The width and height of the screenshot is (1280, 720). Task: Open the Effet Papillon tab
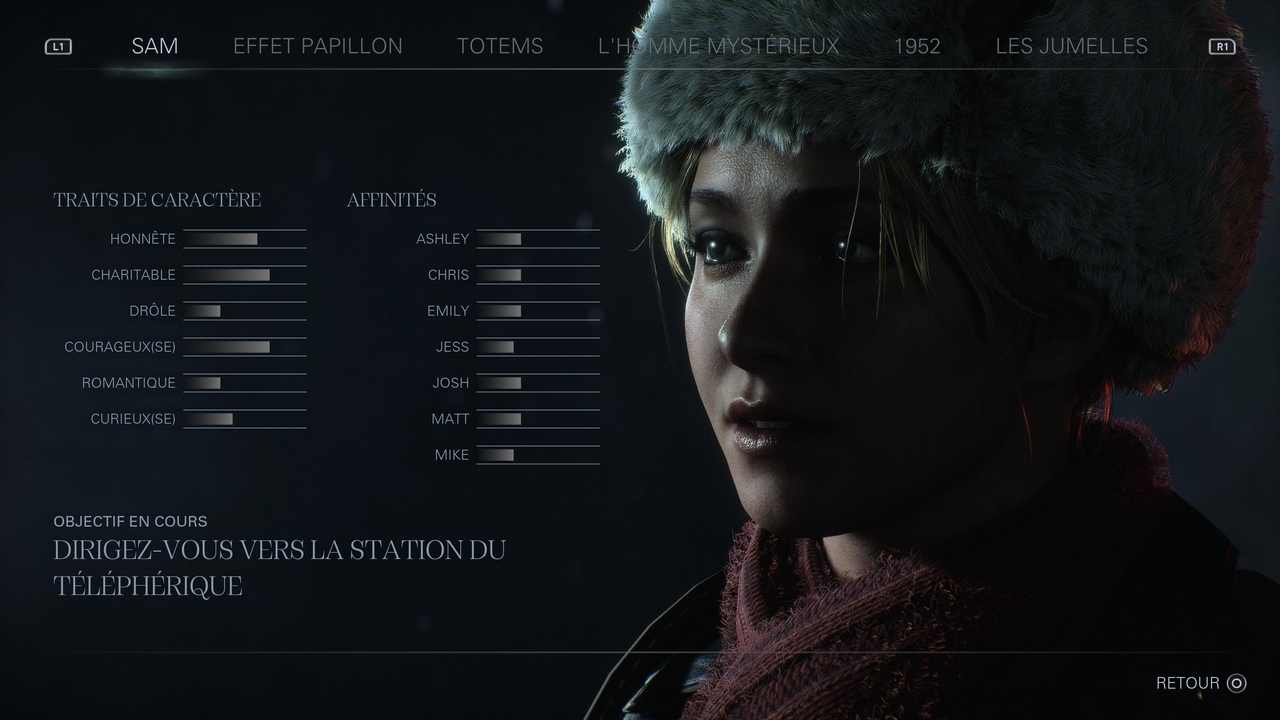(318, 46)
